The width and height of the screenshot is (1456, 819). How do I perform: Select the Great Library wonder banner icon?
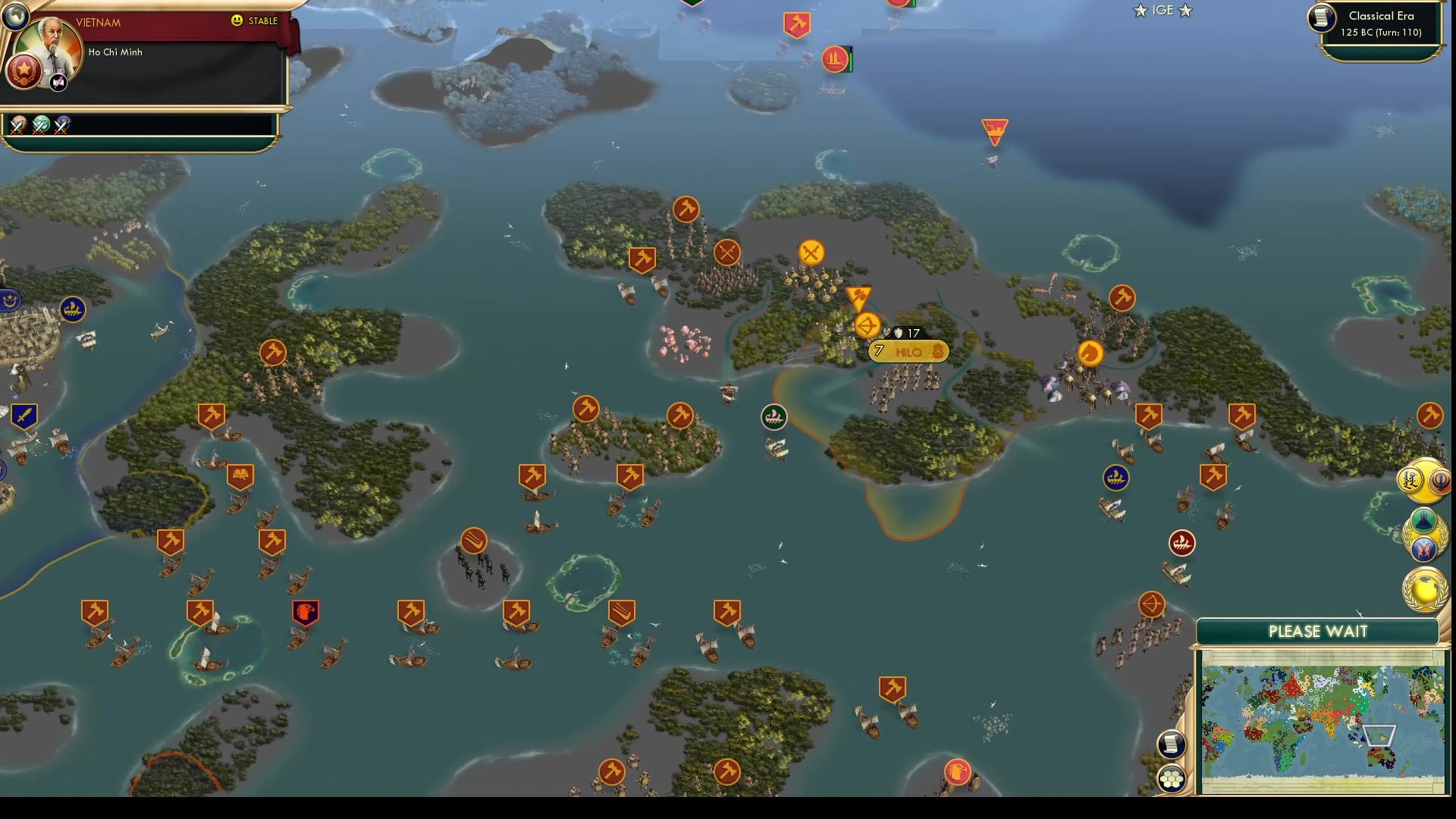click(240, 475)
